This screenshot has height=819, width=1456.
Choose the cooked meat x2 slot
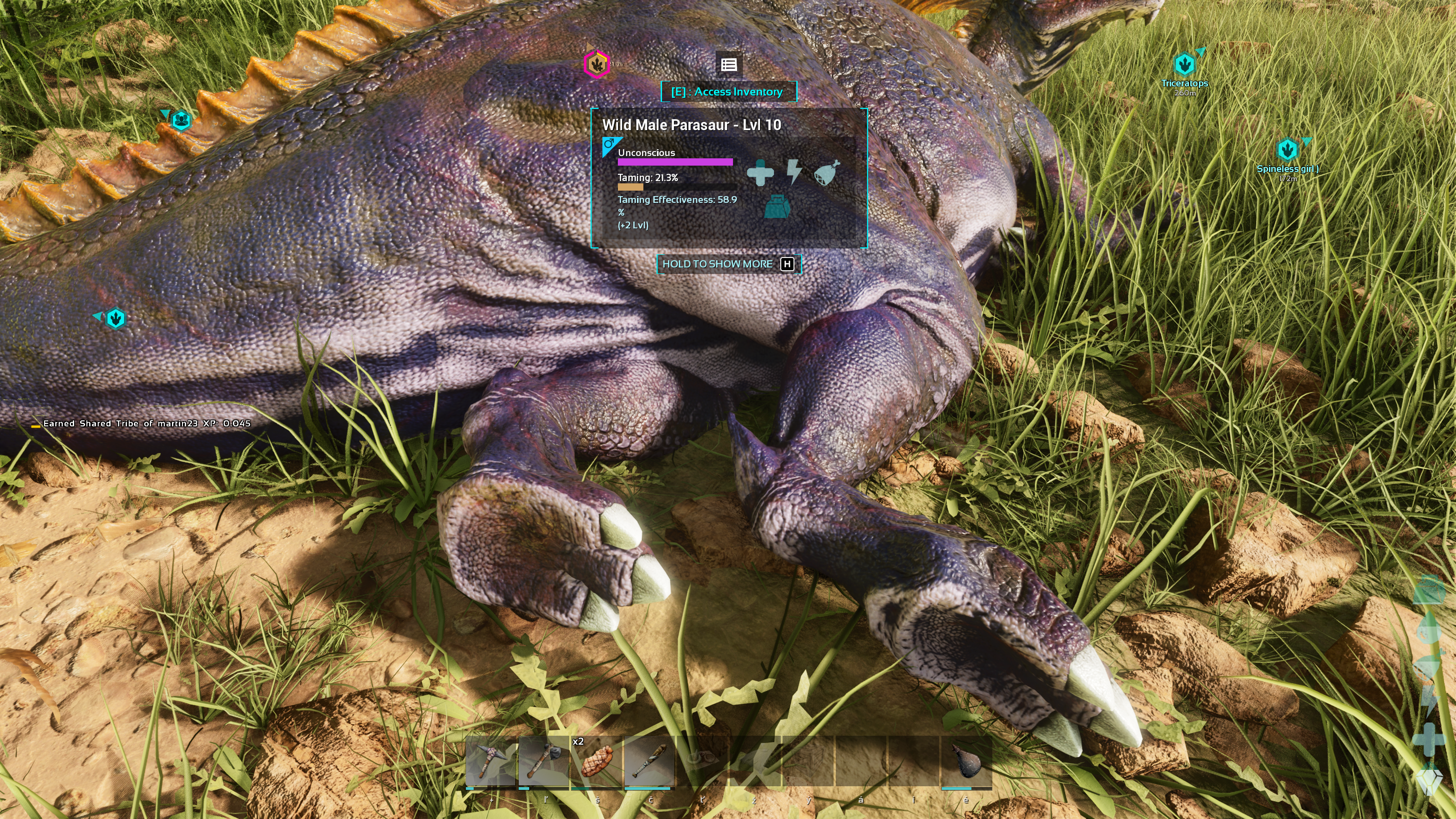pyautogui.click(x=597, y=761)
